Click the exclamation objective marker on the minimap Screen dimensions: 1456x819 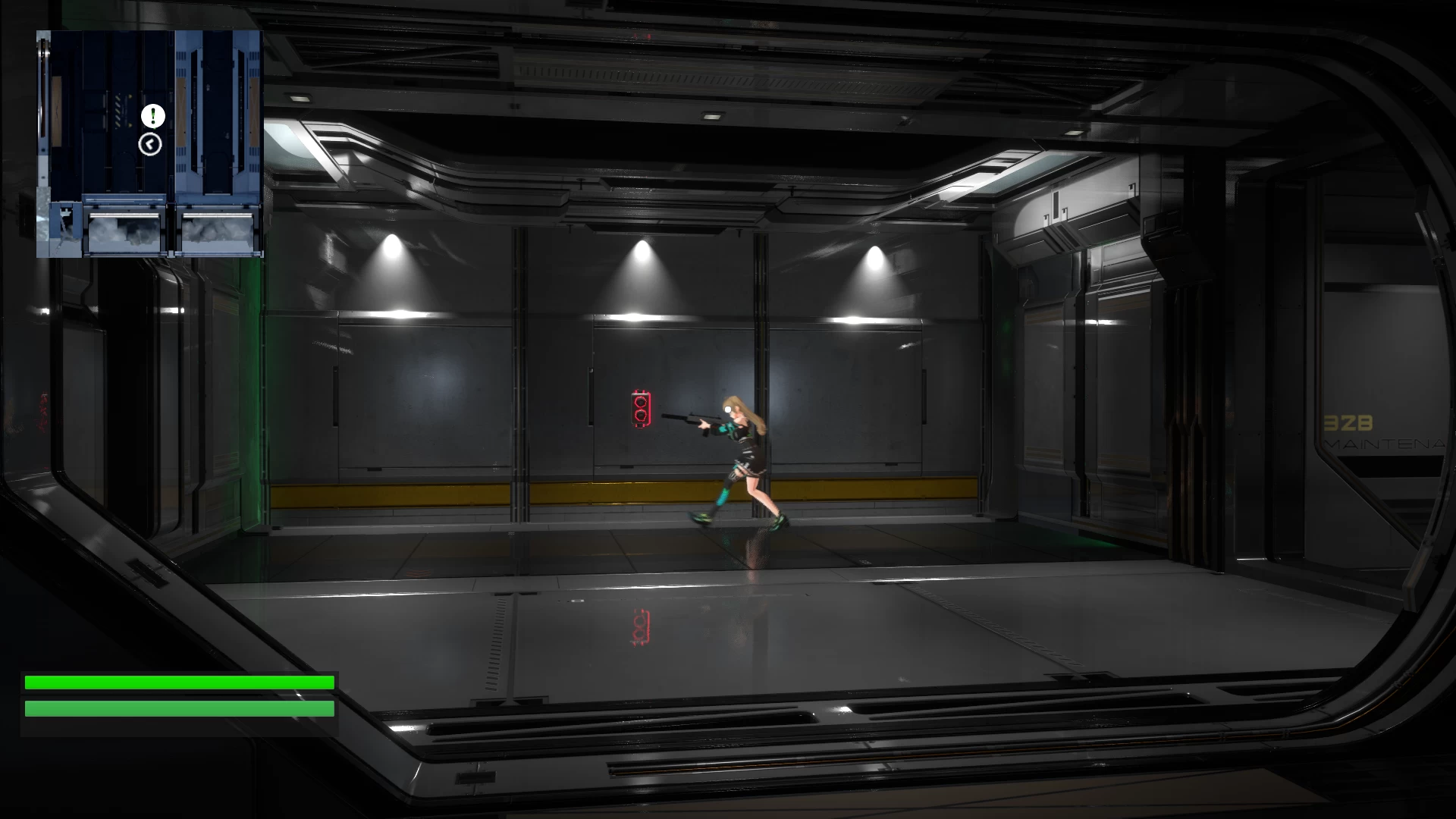pyautogui.click(x=152, y=117)
